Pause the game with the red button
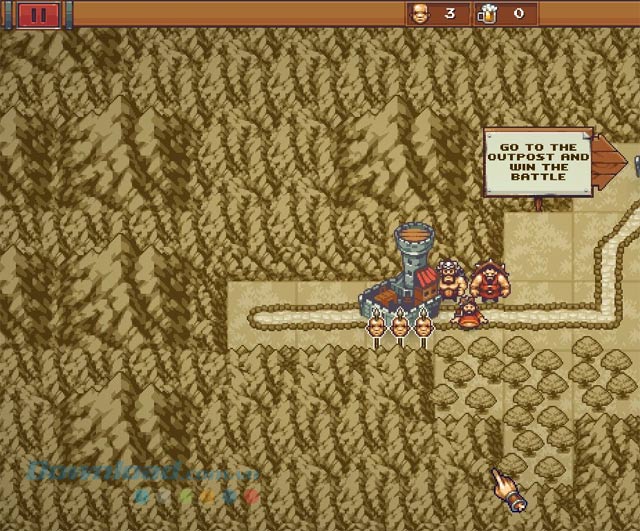The height and width of the screenshot is (531, 640). click(38, 14)
